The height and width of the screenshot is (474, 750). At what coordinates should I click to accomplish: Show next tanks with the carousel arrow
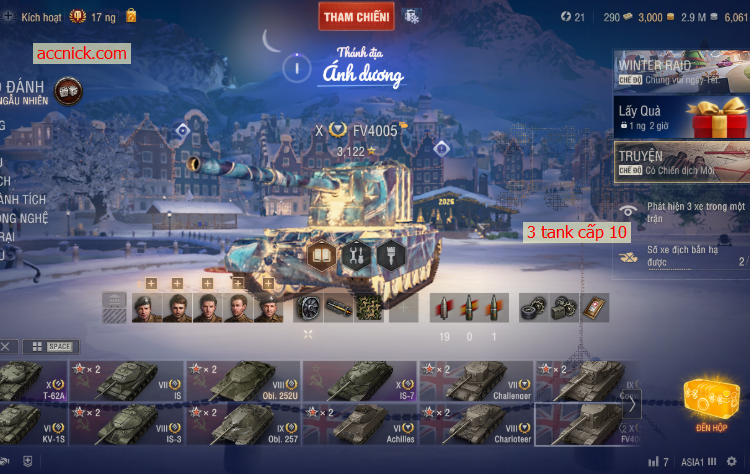632,405
